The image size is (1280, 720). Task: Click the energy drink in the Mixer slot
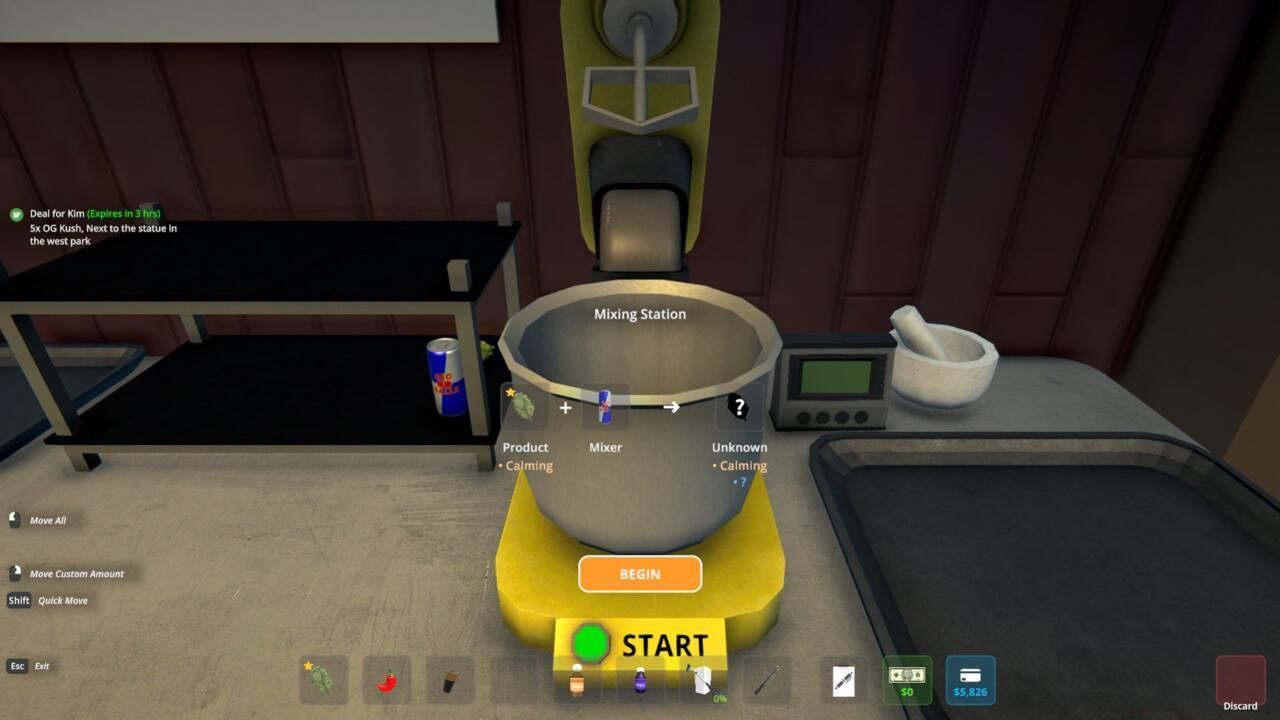[605, 407]
